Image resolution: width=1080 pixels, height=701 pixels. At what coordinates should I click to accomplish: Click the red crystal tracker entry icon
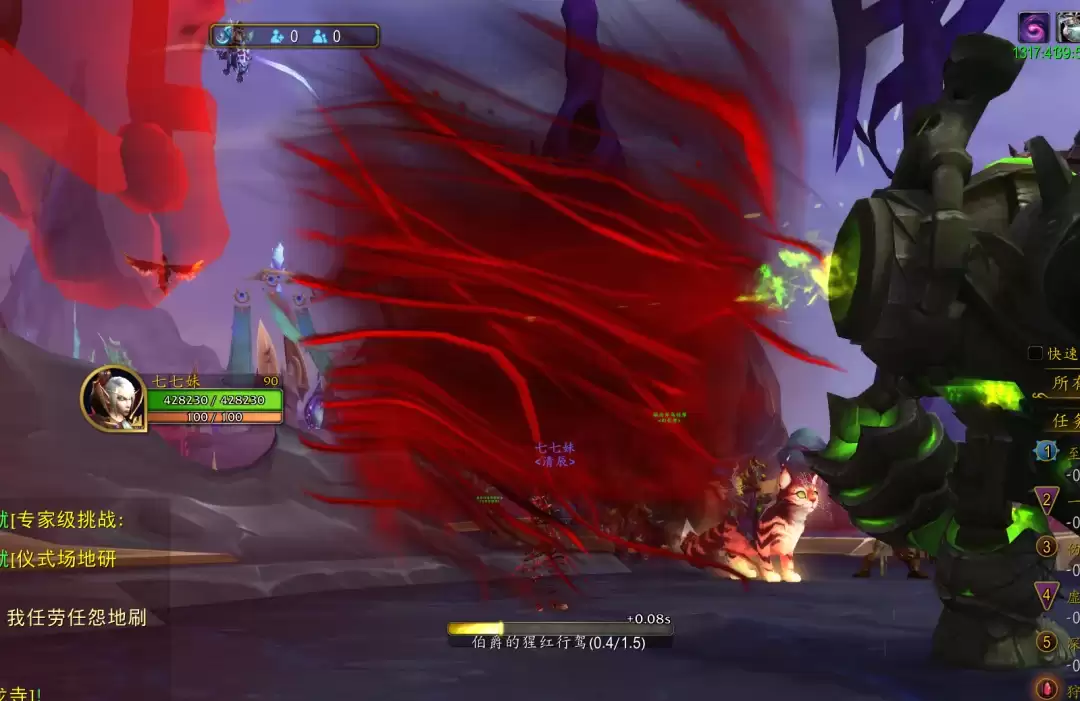pyautogui.click(x=1046, y=688)
